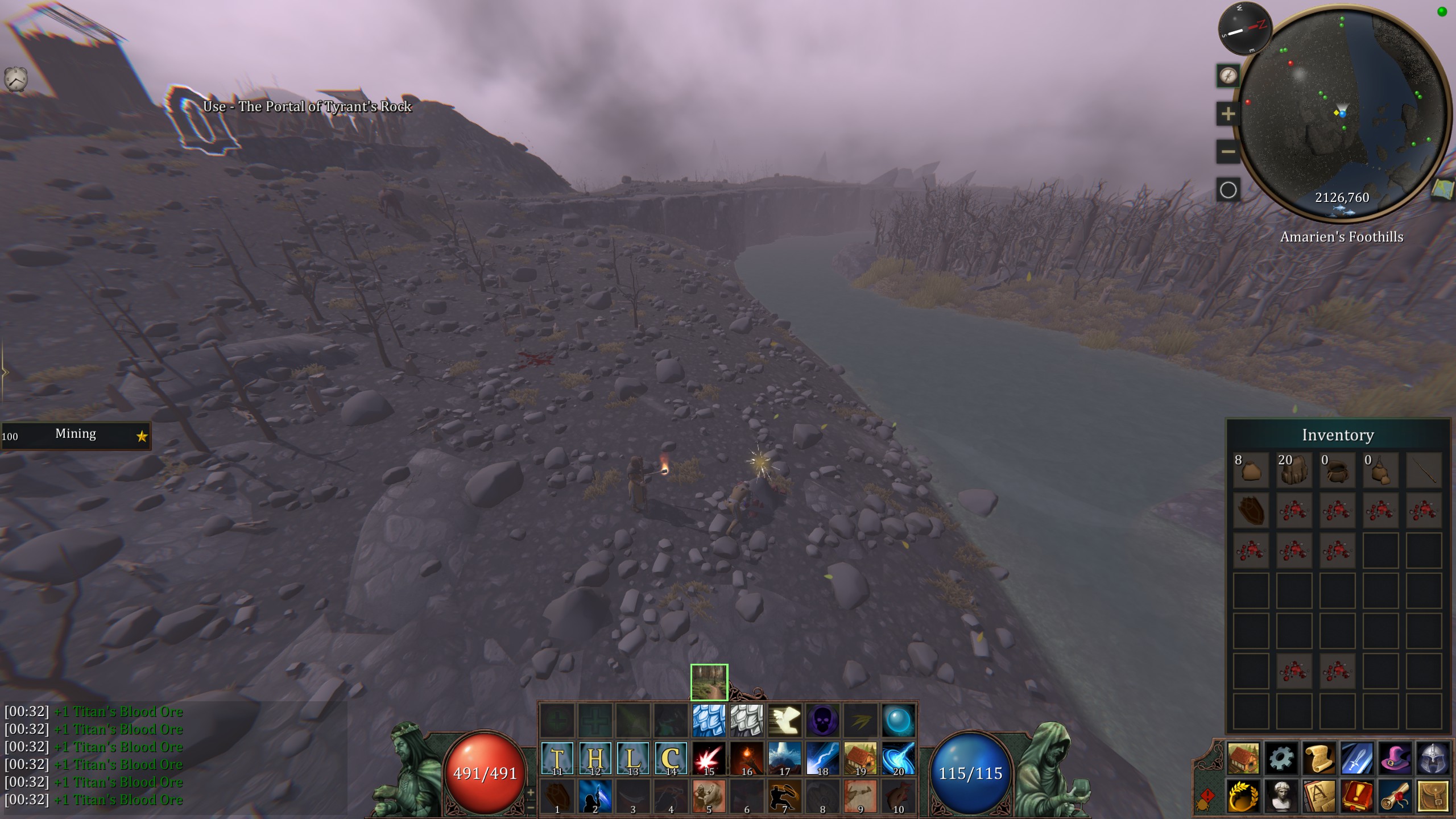Click the forest path thumbnail above hotbar
The width and height of the screenshot is (1456, 819).
(x=709, y=682)
